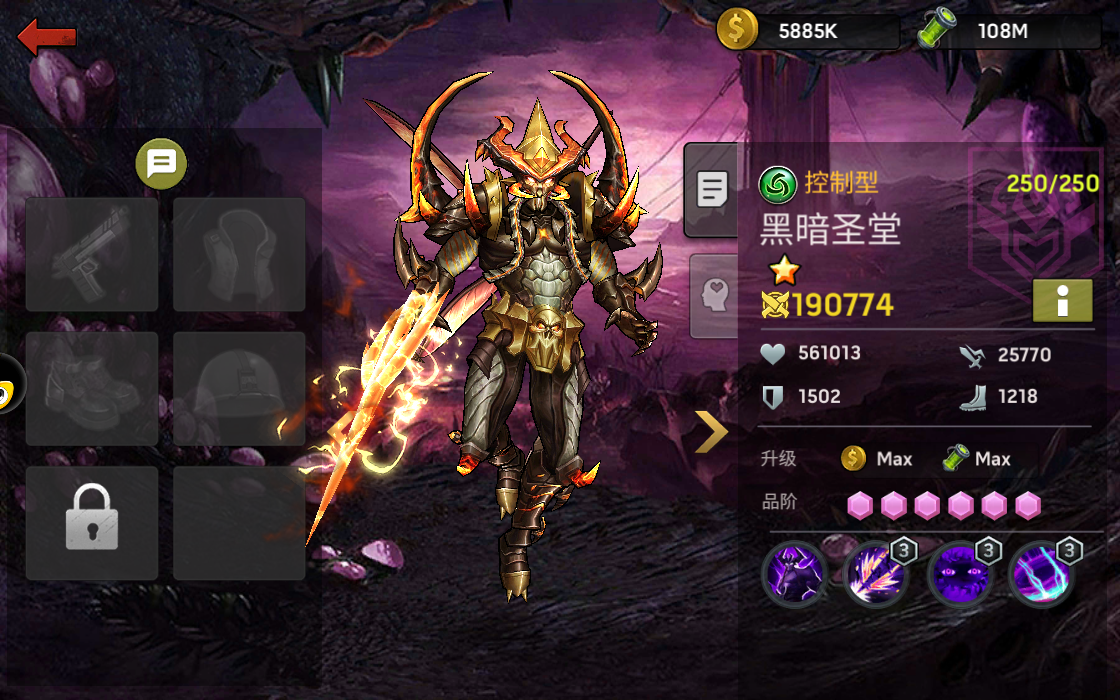Viewport: 1120px width, 700px height.
Task: Select the pistol weapon equipment slot
Action: (92, 254)
